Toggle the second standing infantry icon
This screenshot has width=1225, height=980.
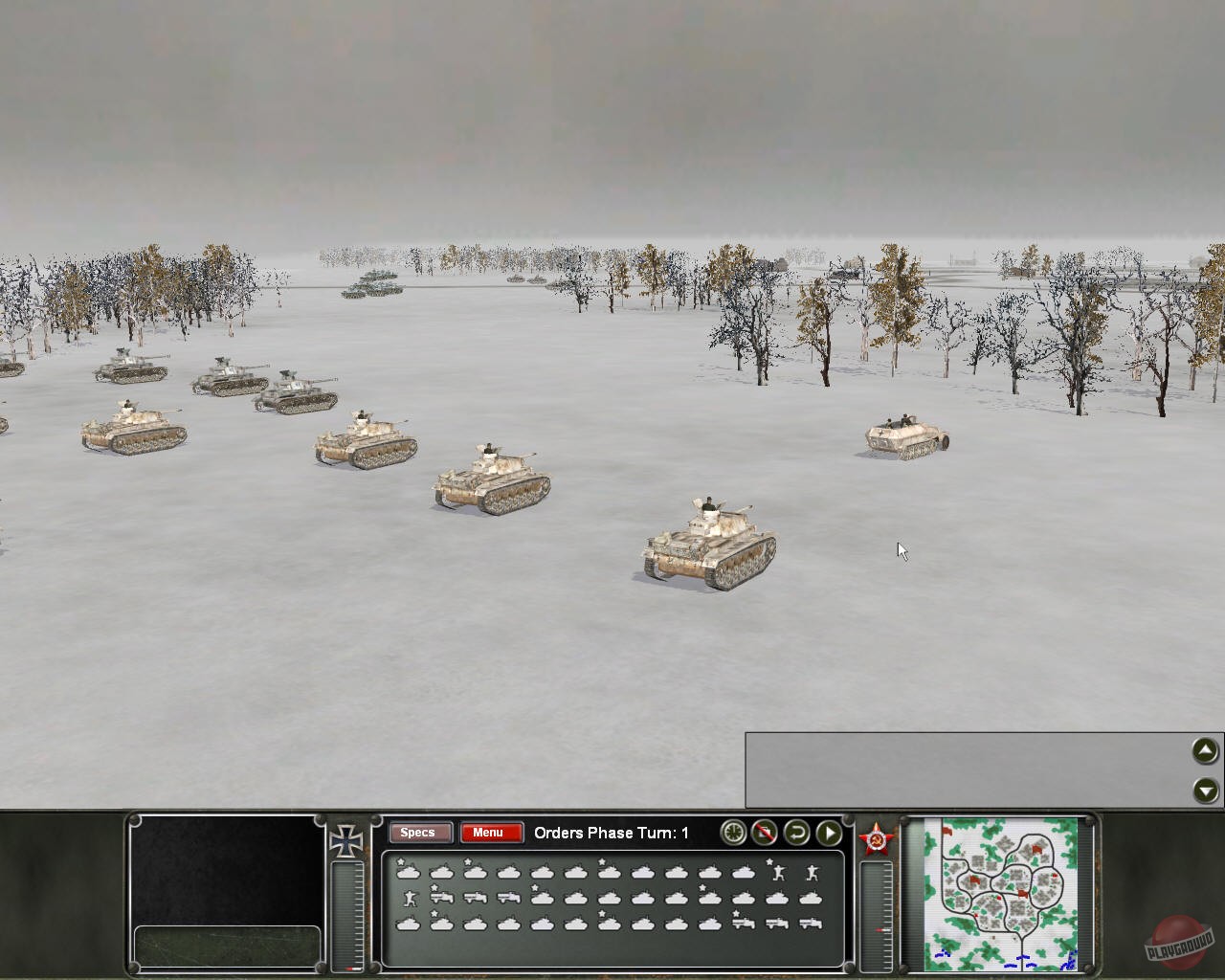point(812,871)
